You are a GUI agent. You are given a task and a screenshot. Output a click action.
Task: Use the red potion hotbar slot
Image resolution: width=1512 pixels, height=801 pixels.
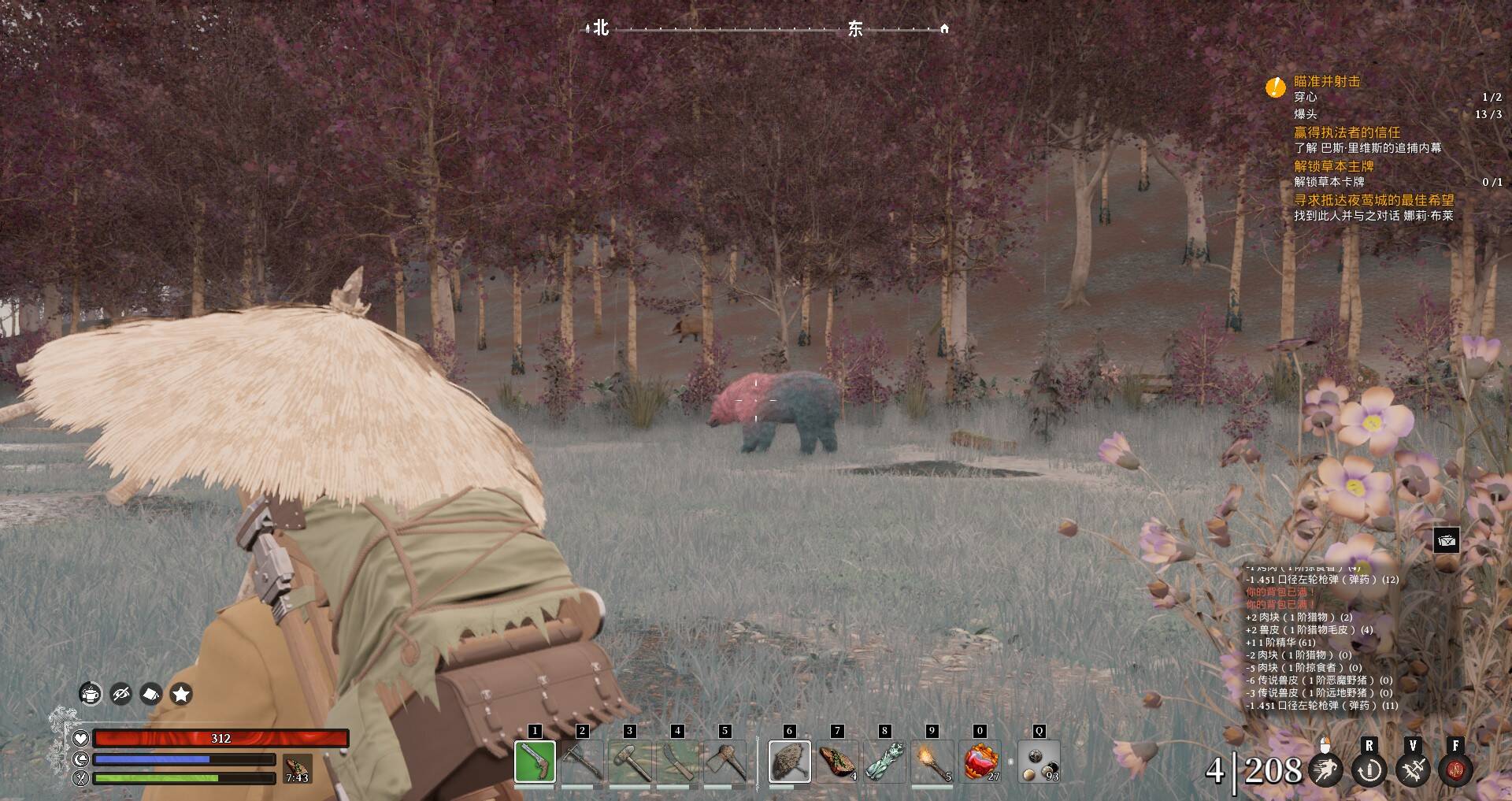[x=980, y=762]
